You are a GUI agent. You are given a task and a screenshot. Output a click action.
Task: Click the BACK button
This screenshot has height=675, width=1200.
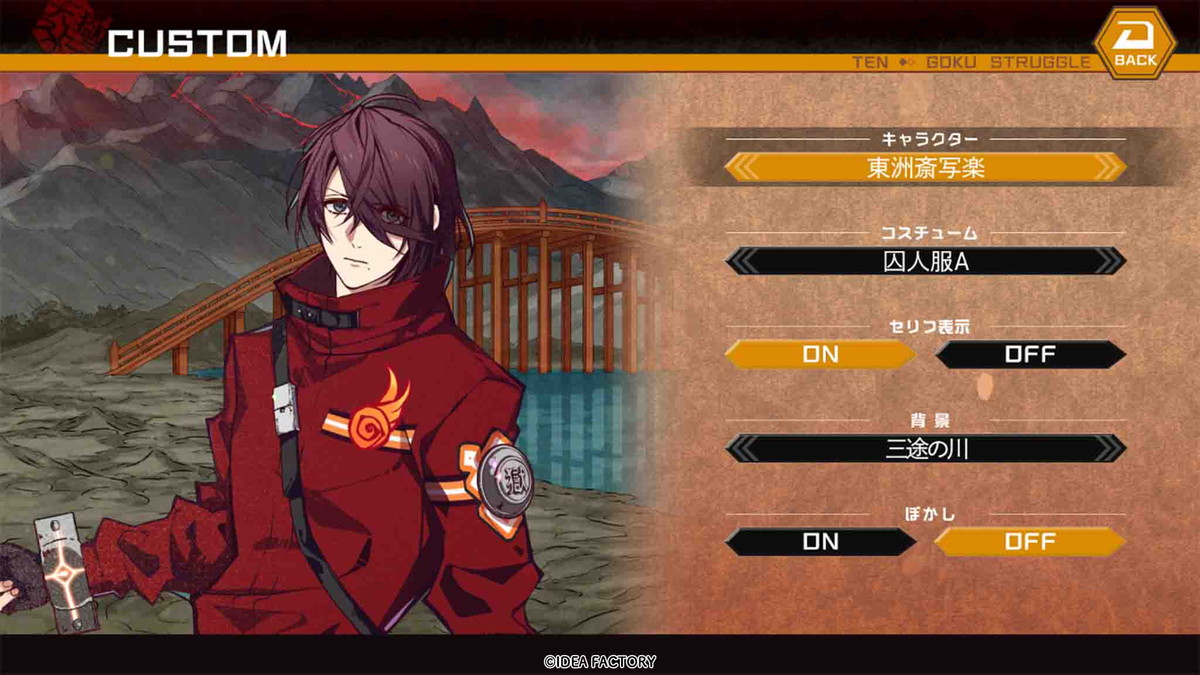[x=1134, y=45]
